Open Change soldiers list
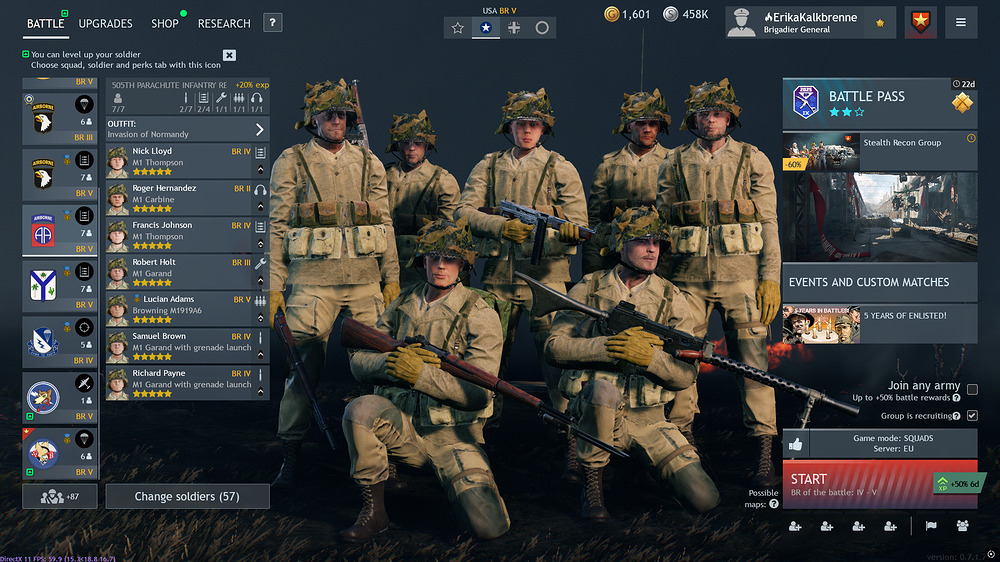 click(188, 497)
